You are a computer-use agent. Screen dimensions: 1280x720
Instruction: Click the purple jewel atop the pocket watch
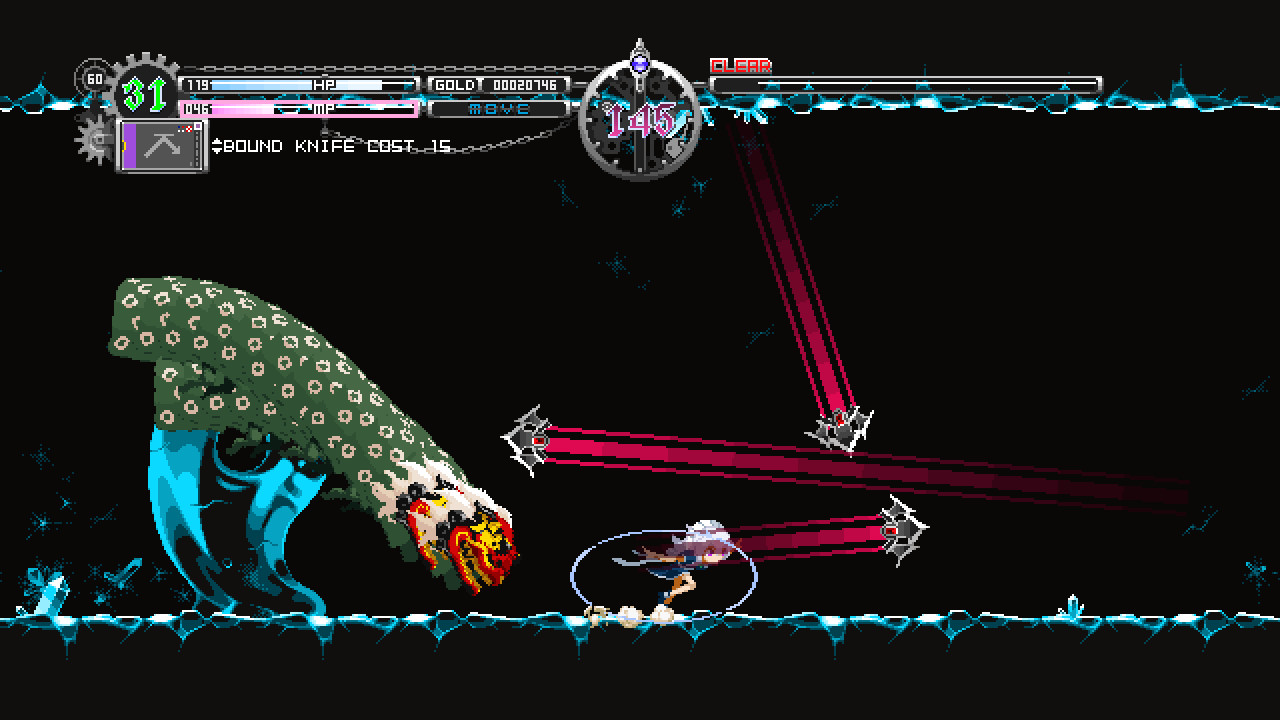point(640,65)
